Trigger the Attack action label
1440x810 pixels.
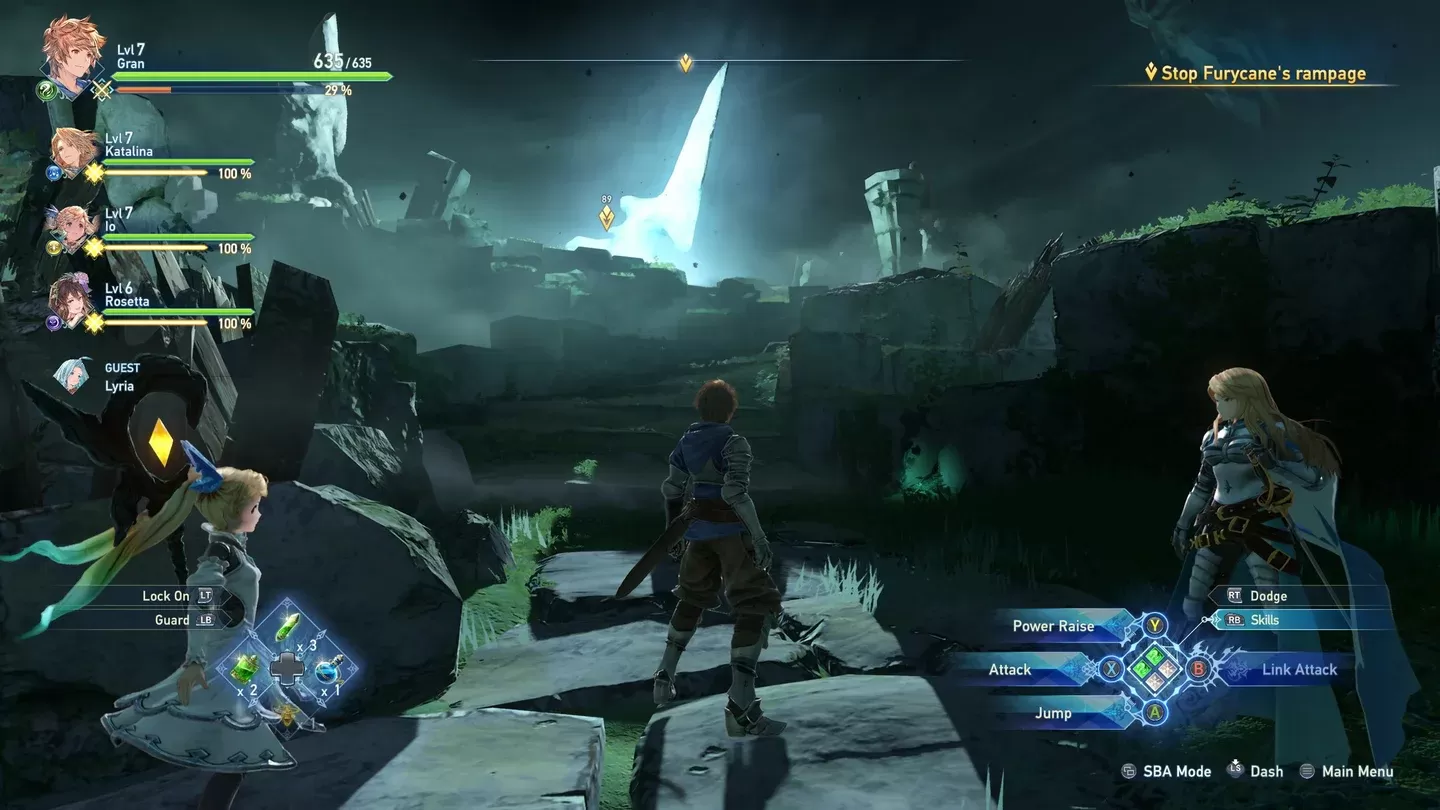(x=1010, y=670)
